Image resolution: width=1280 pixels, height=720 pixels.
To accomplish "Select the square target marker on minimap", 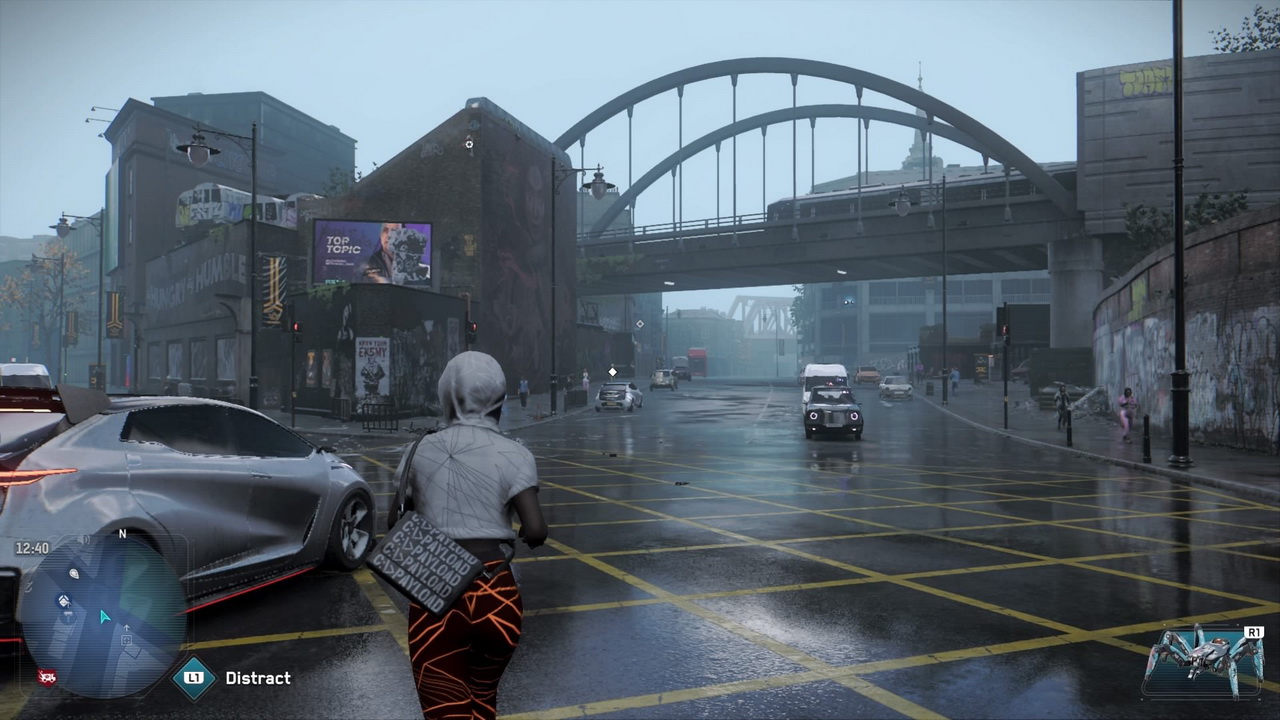I will [x=127, y=640].
